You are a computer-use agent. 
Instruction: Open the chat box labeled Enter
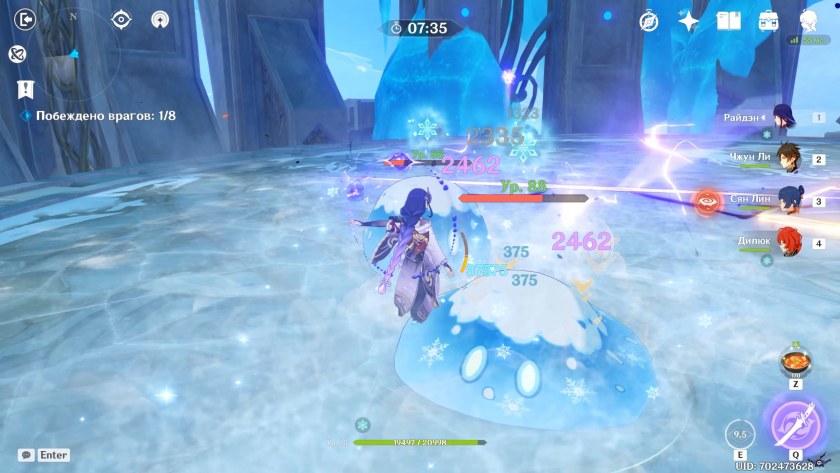tap(44, 455)
